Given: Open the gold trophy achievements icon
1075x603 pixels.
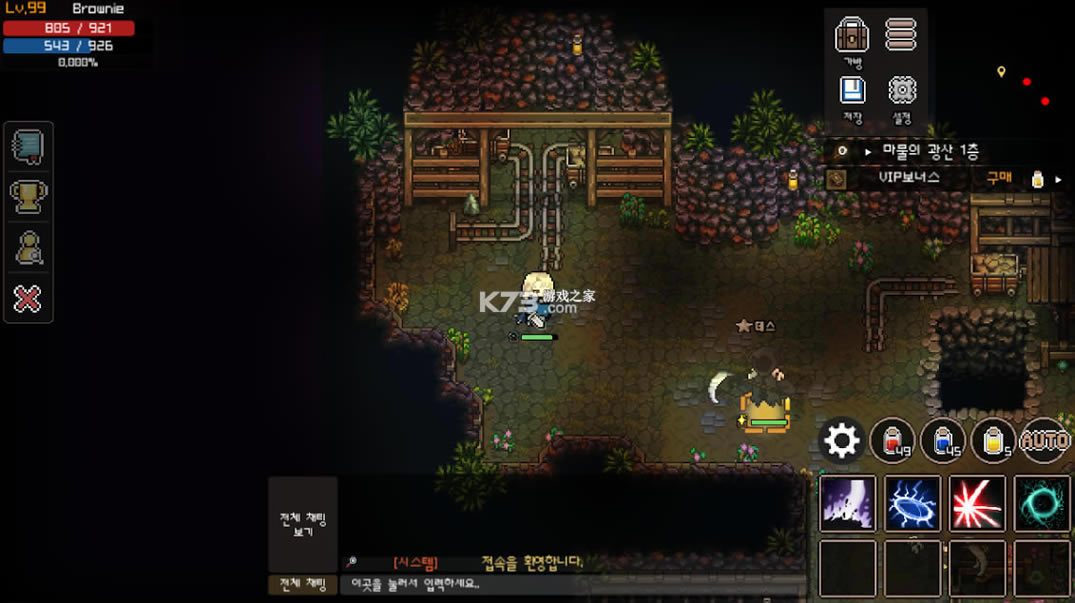Looking at the screenshot, I should click(28, 197).
